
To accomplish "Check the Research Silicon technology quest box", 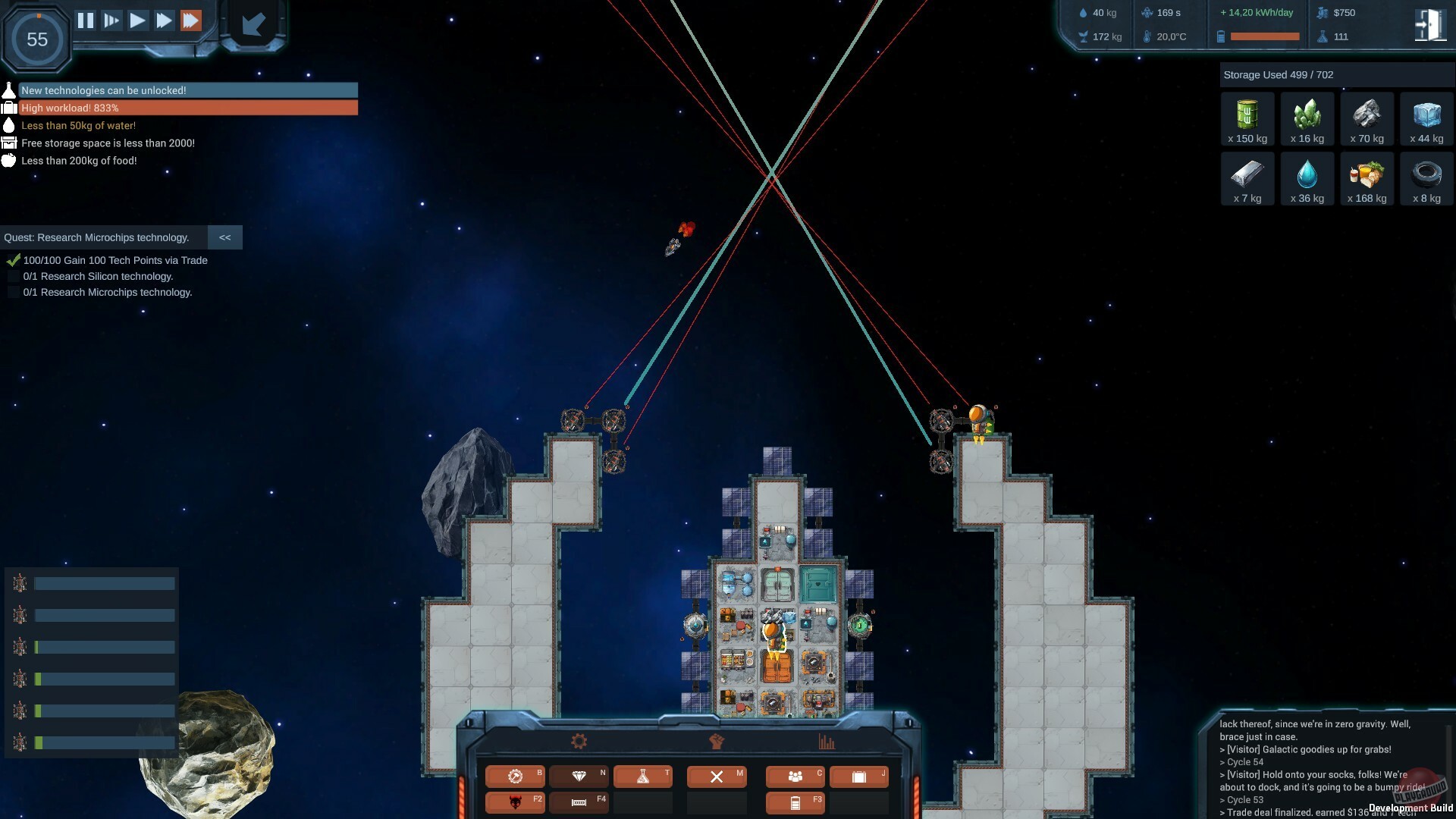I will [12, 276].
